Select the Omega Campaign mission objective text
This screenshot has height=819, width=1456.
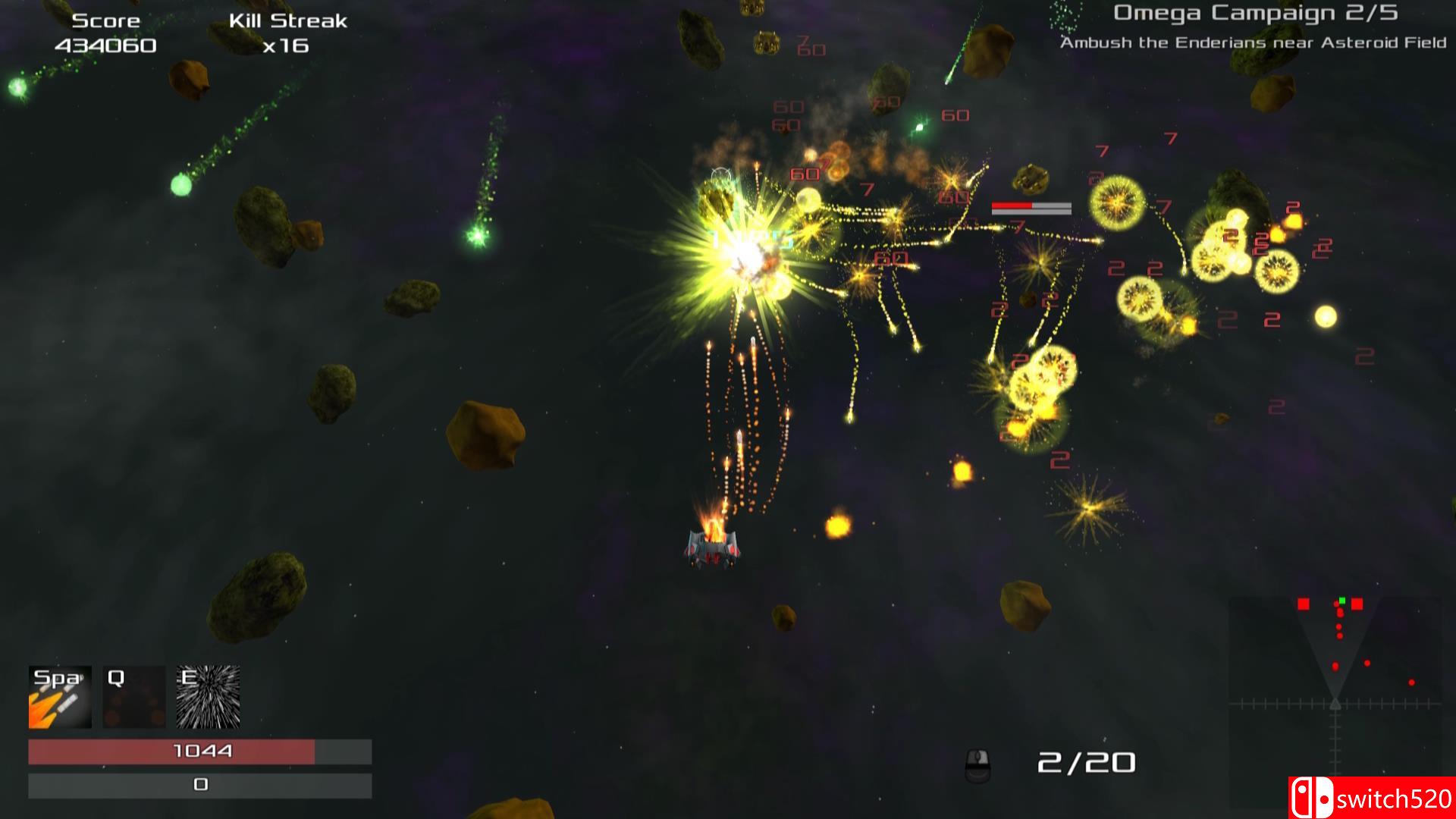(x=1253, y=42)
